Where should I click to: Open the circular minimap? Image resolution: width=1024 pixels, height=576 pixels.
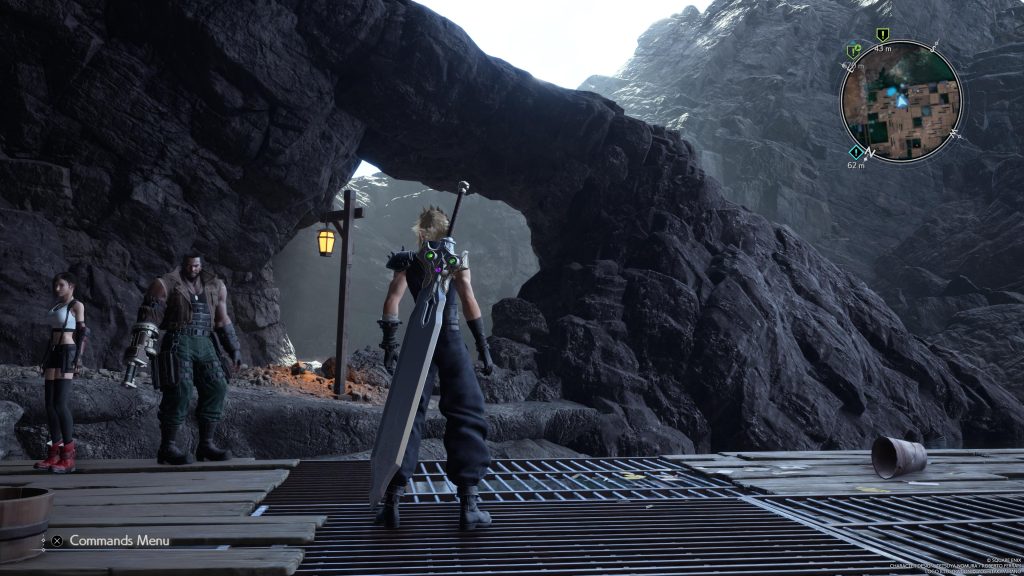[900, 100]
